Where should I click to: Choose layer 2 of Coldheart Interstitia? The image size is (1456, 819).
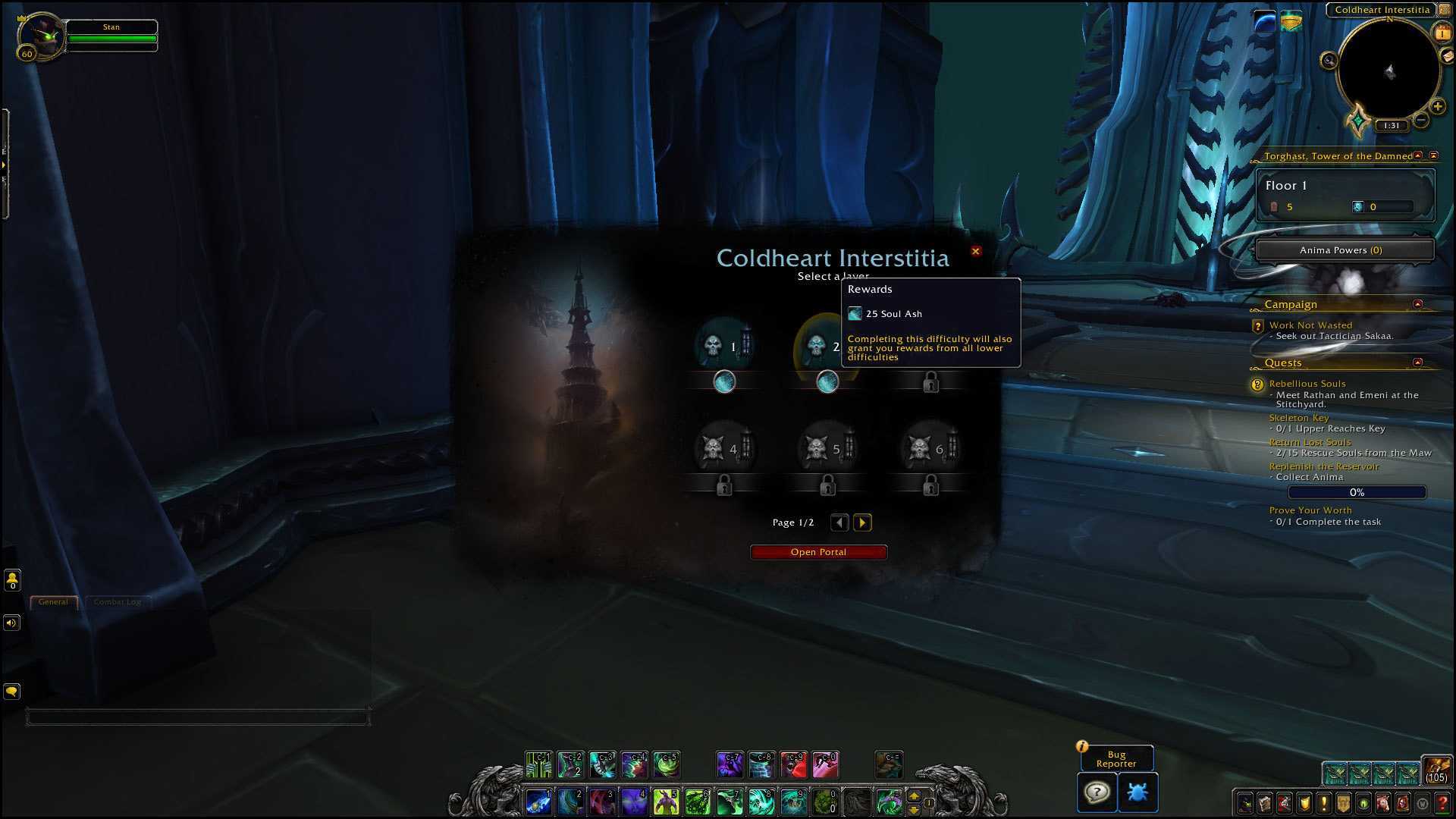tap(817, 346)
